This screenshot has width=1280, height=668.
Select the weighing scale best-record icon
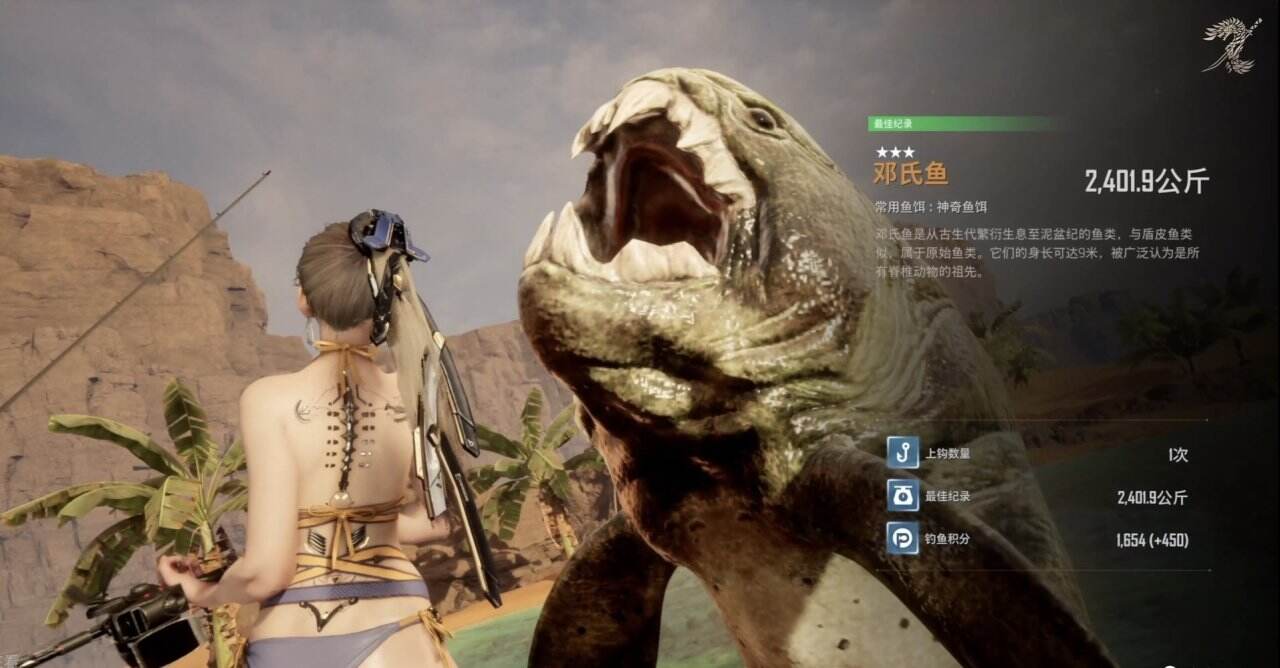902,496
